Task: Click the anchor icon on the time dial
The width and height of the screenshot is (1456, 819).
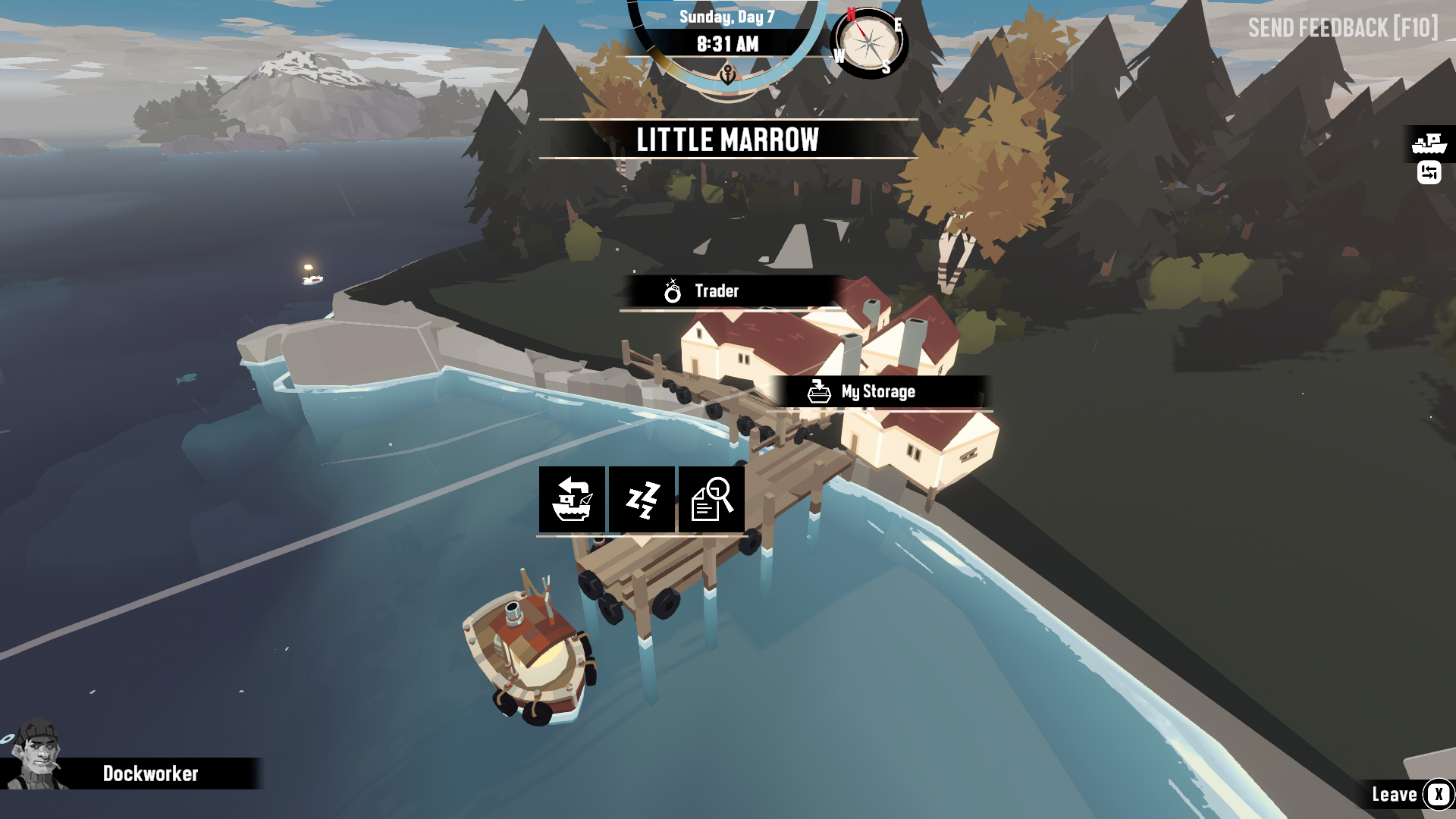Action: point(726,74)
